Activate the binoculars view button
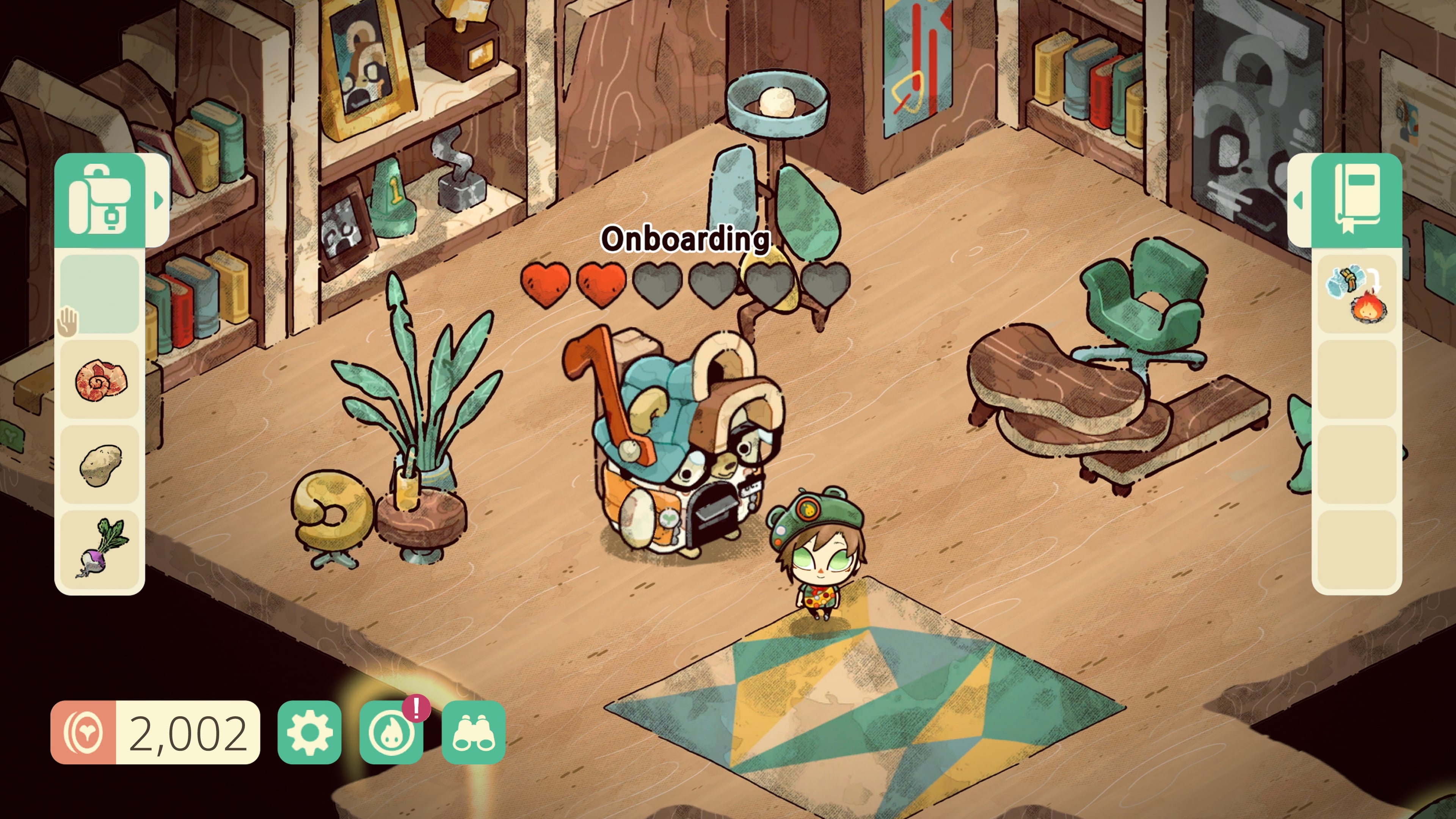The image size is (1456, 819). tap(473, 733)
